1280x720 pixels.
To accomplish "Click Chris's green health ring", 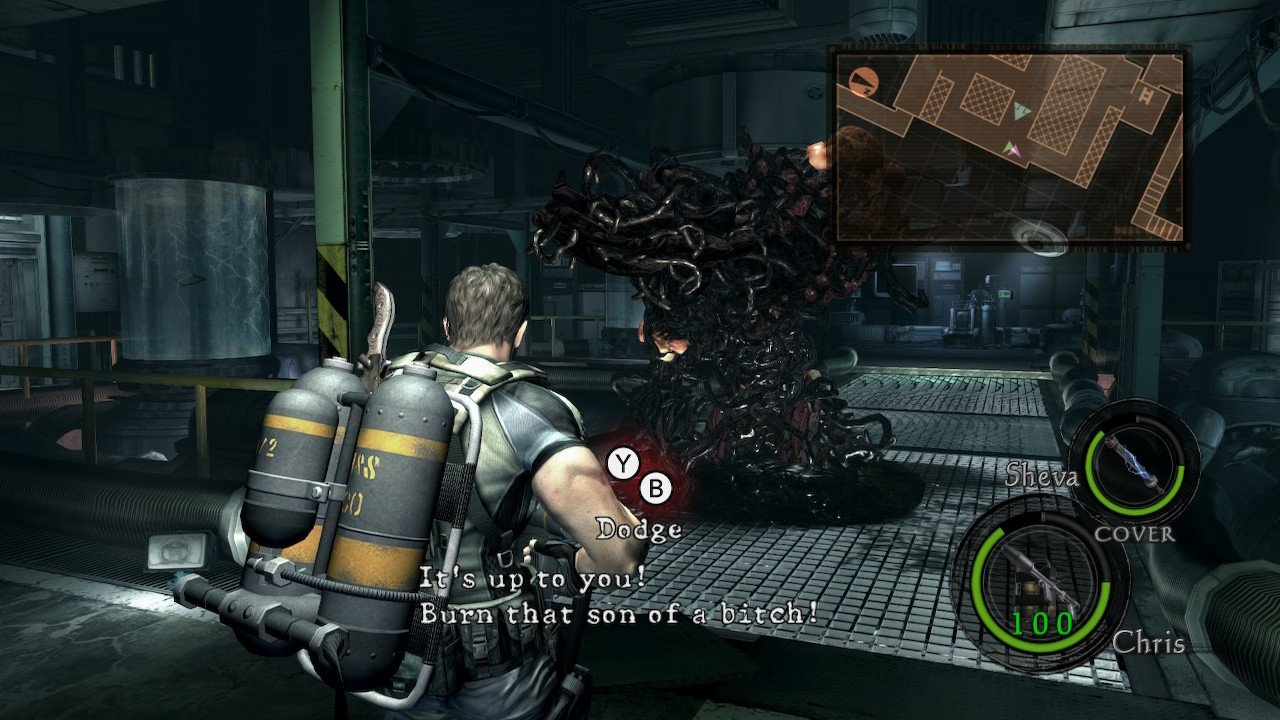I will click(983, 590).
